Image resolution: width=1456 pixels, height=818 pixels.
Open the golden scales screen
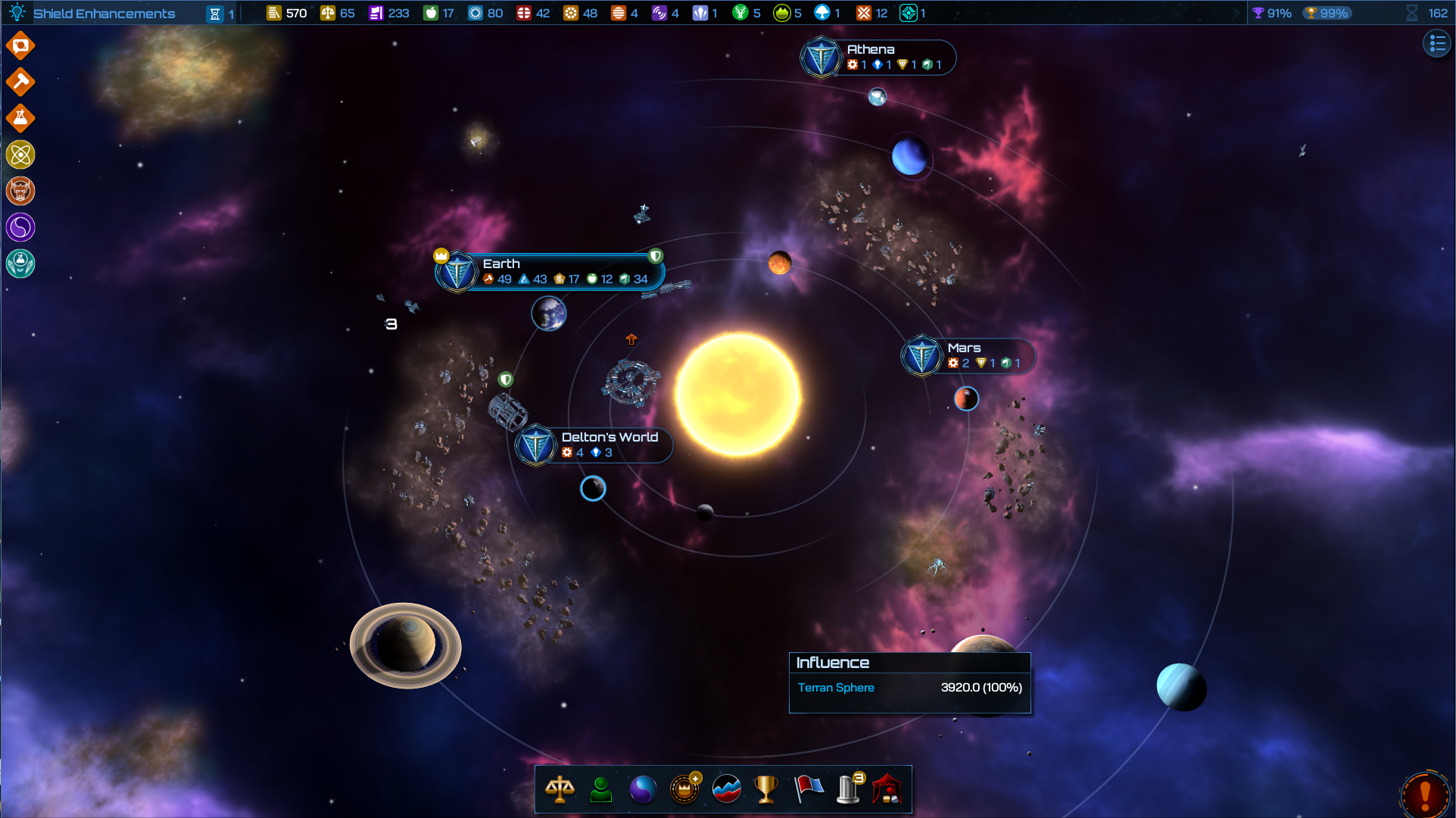[x=560, y=789]
